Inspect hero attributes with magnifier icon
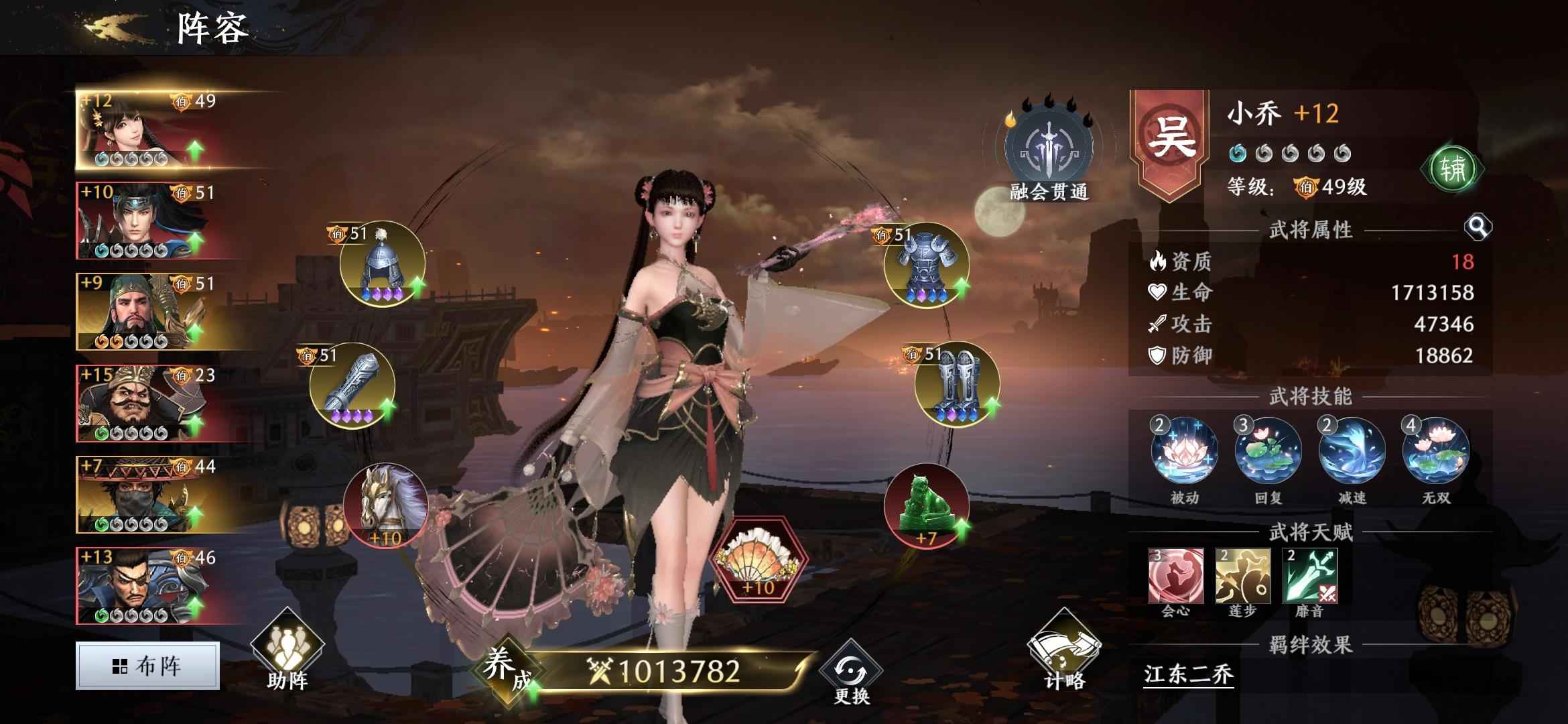Image resolution: width=1568 pixels, height=724 pixels. (x=1477, y=229)
